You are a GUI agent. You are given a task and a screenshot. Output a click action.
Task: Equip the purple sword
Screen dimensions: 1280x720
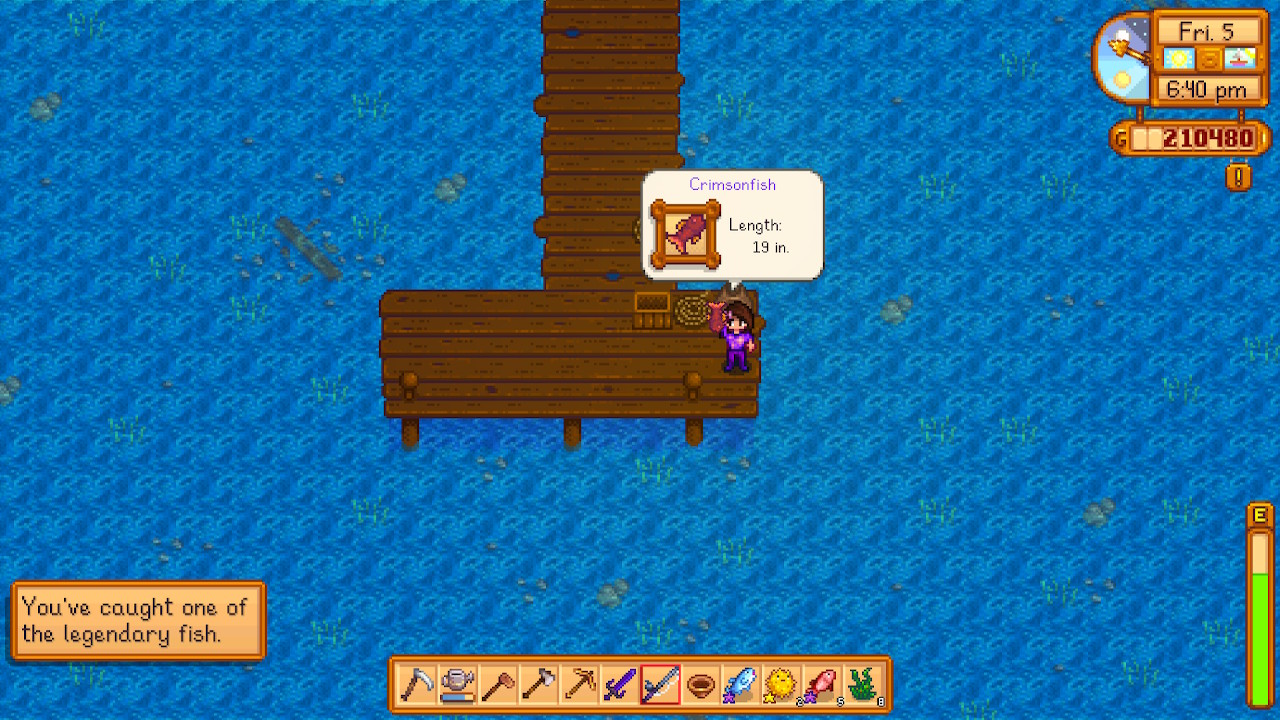pos(620,685)
